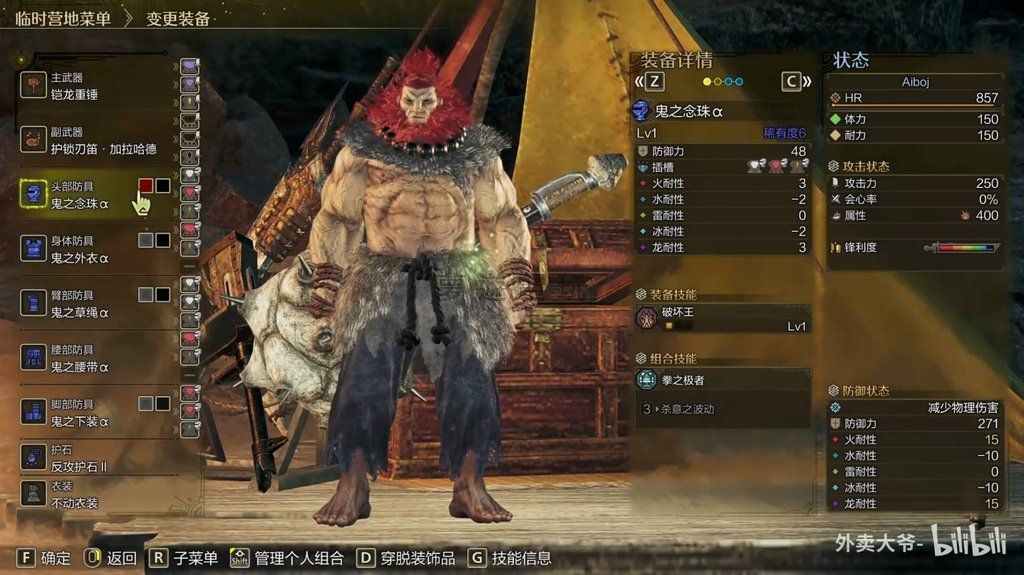
Task: Show the next equipment details page arrow
Action: coord(797,81)
